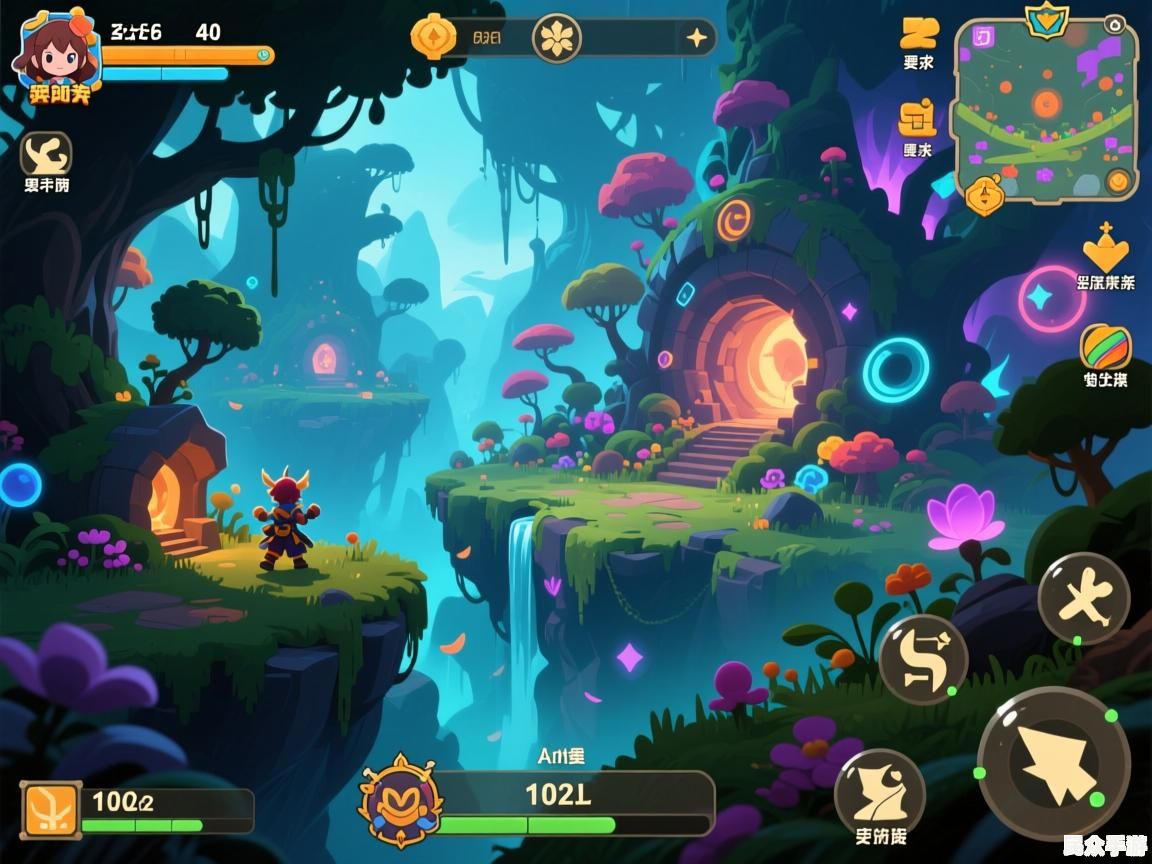Activate the labeled boot-shaped skill button
This screenshot has width=1152, height=864.
coord(880,792)
